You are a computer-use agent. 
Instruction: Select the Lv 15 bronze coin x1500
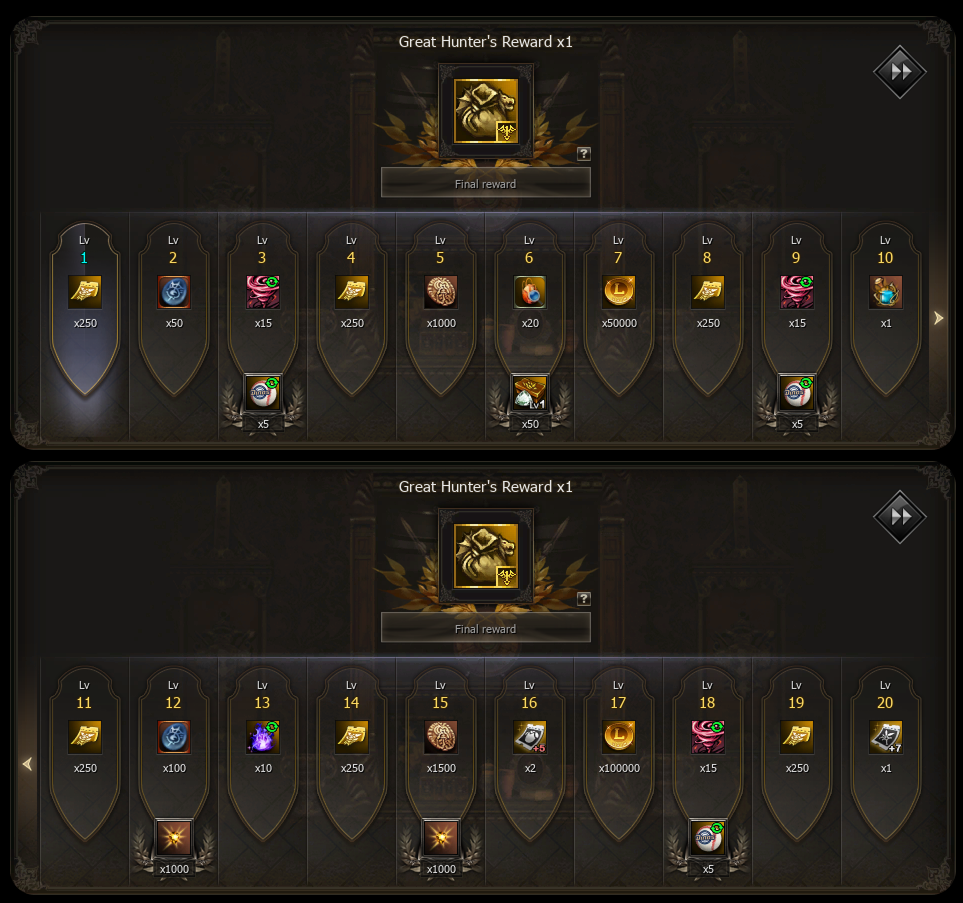point(440,737)
